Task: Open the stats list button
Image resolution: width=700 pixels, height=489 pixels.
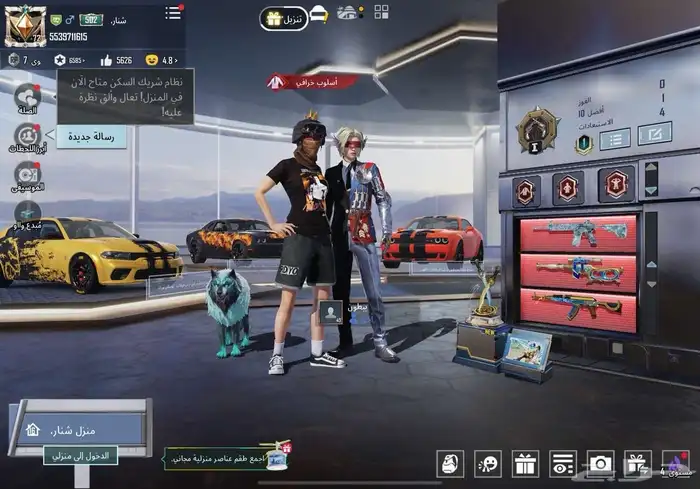Action: (x=614, y=139)
